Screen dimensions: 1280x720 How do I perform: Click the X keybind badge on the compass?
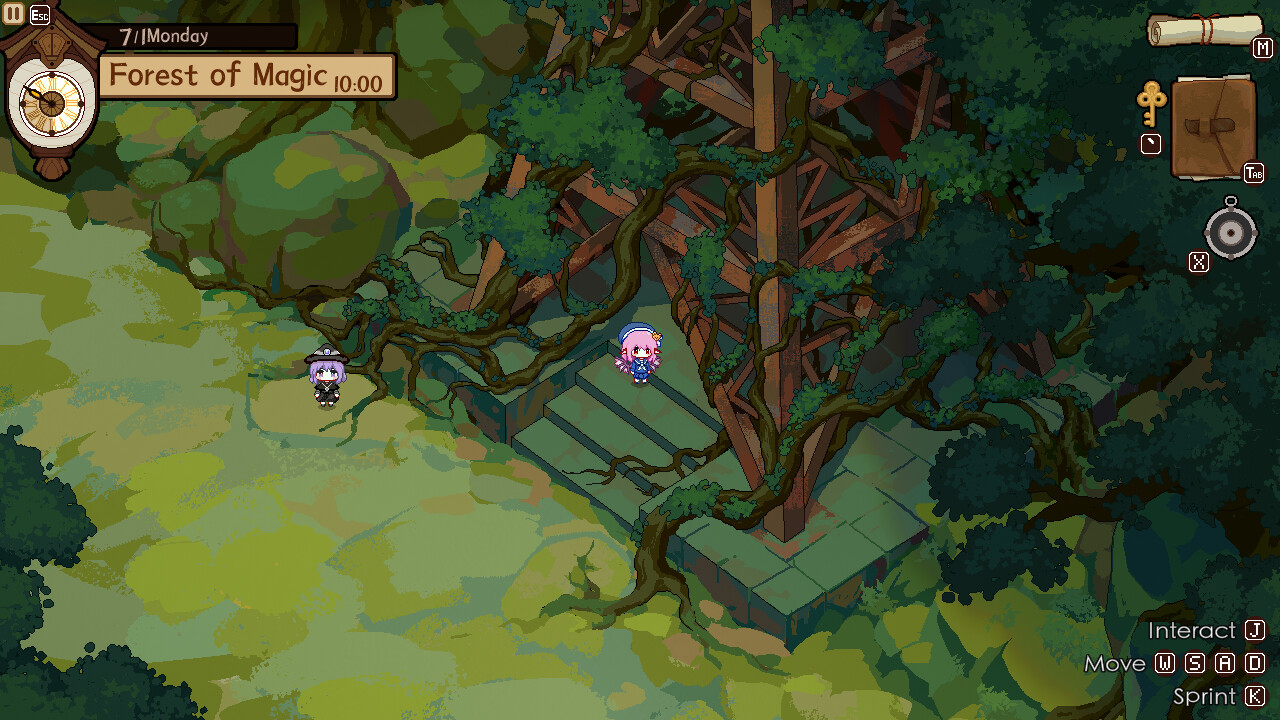1198,262
